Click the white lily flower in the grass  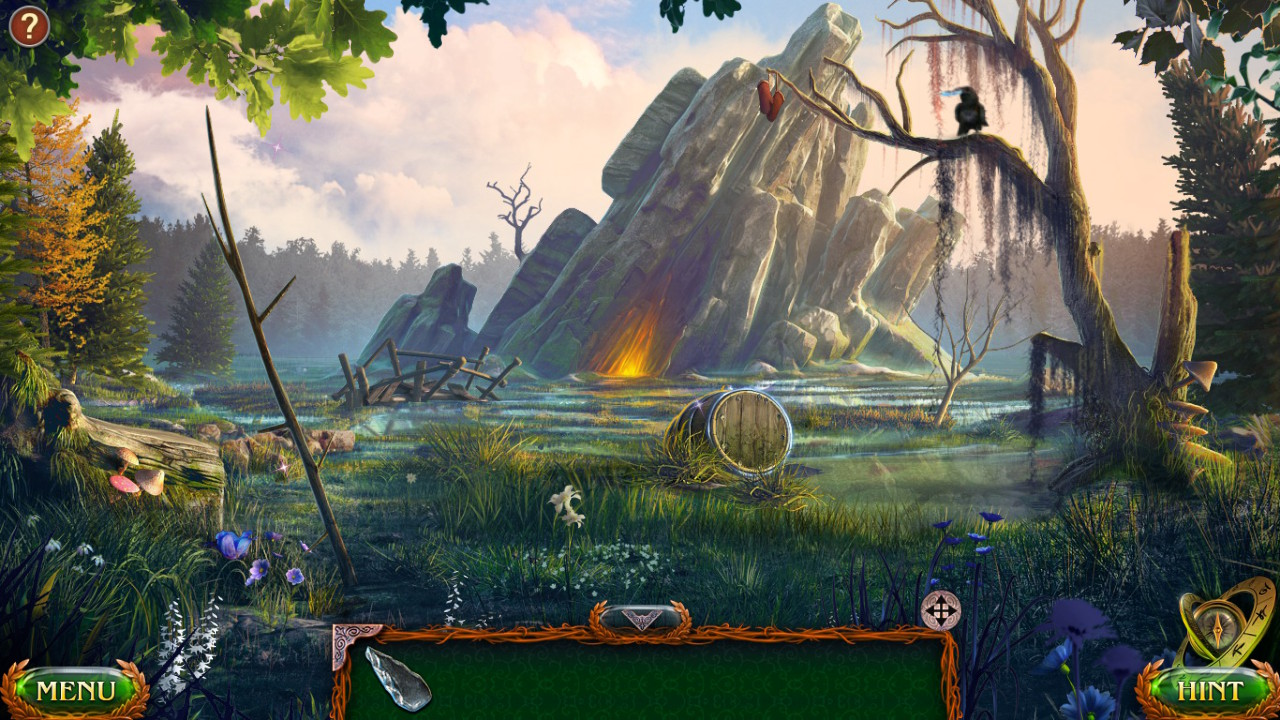tap(567, 501)
